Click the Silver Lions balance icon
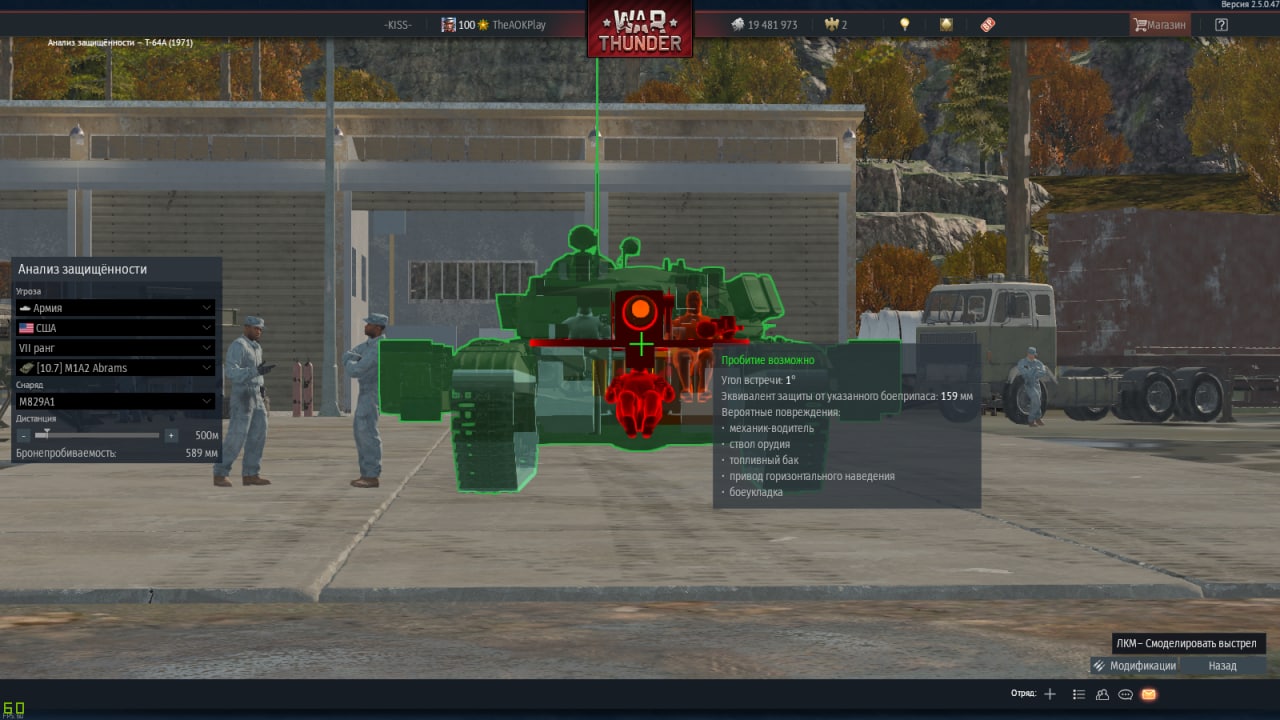1280x720 pixels. (x=737, y=25)
